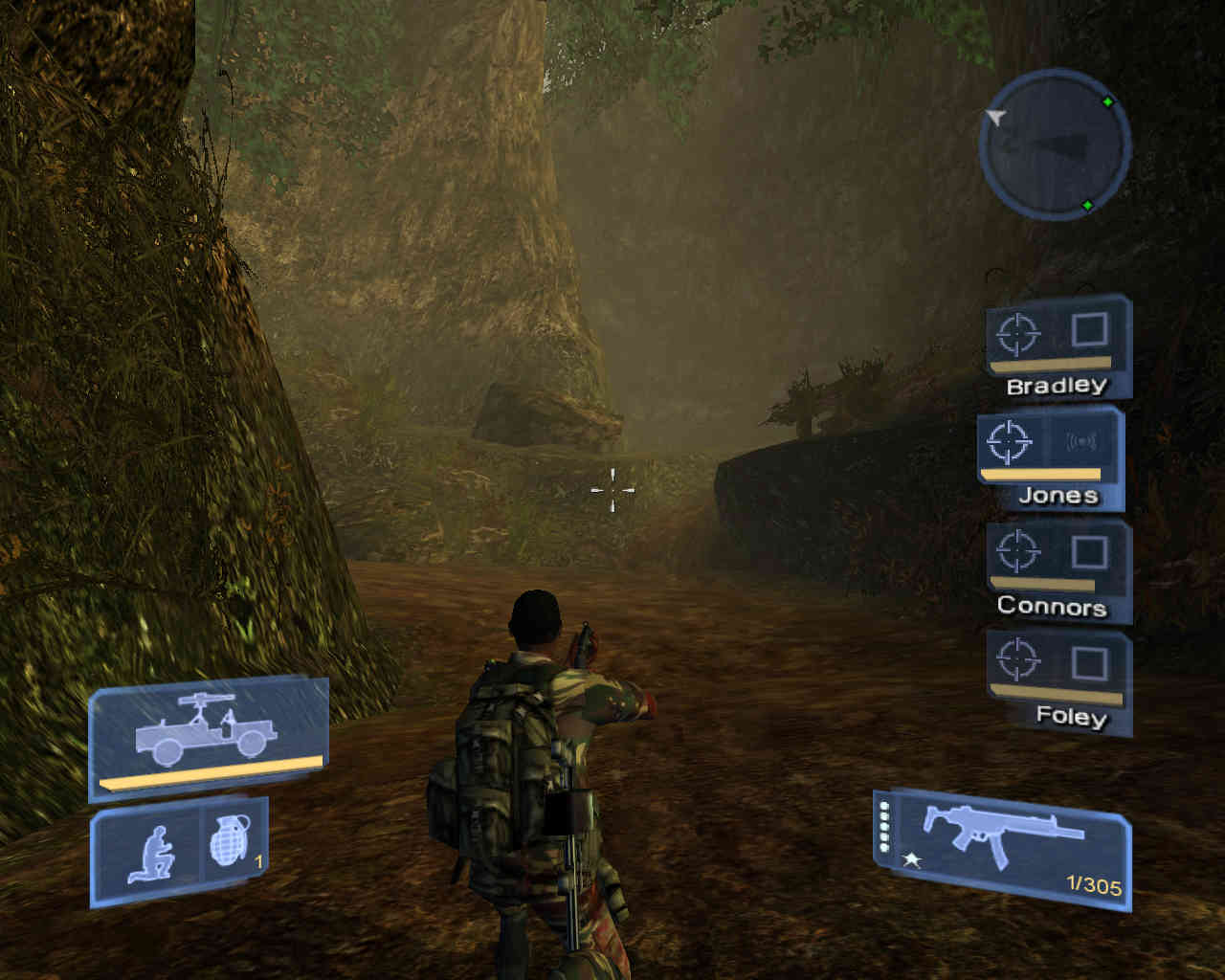Click the submachine gun weapon panel
1225x980 pixels.
(1002, 847)
